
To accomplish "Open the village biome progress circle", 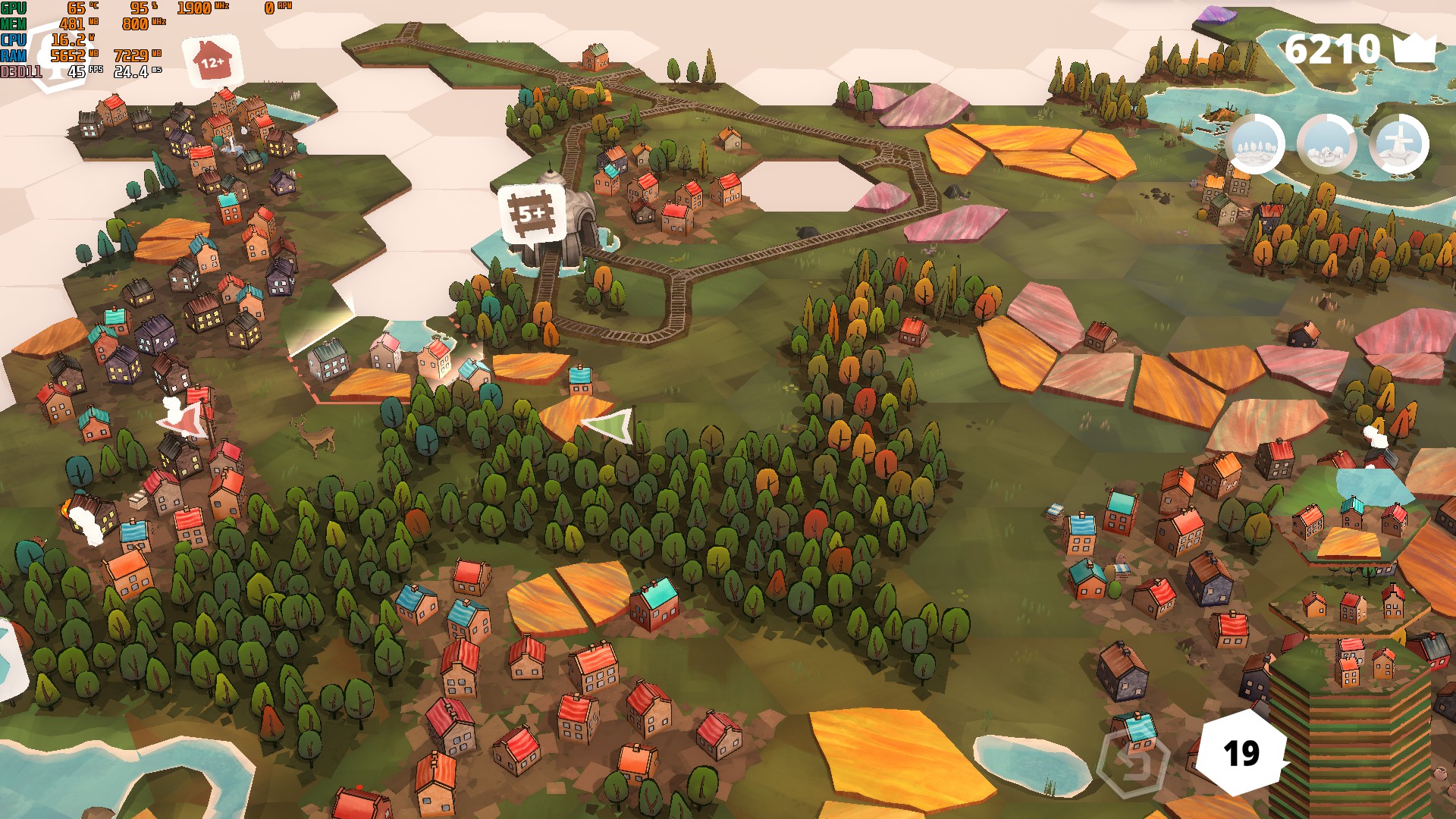I will tap(1326, 144).
